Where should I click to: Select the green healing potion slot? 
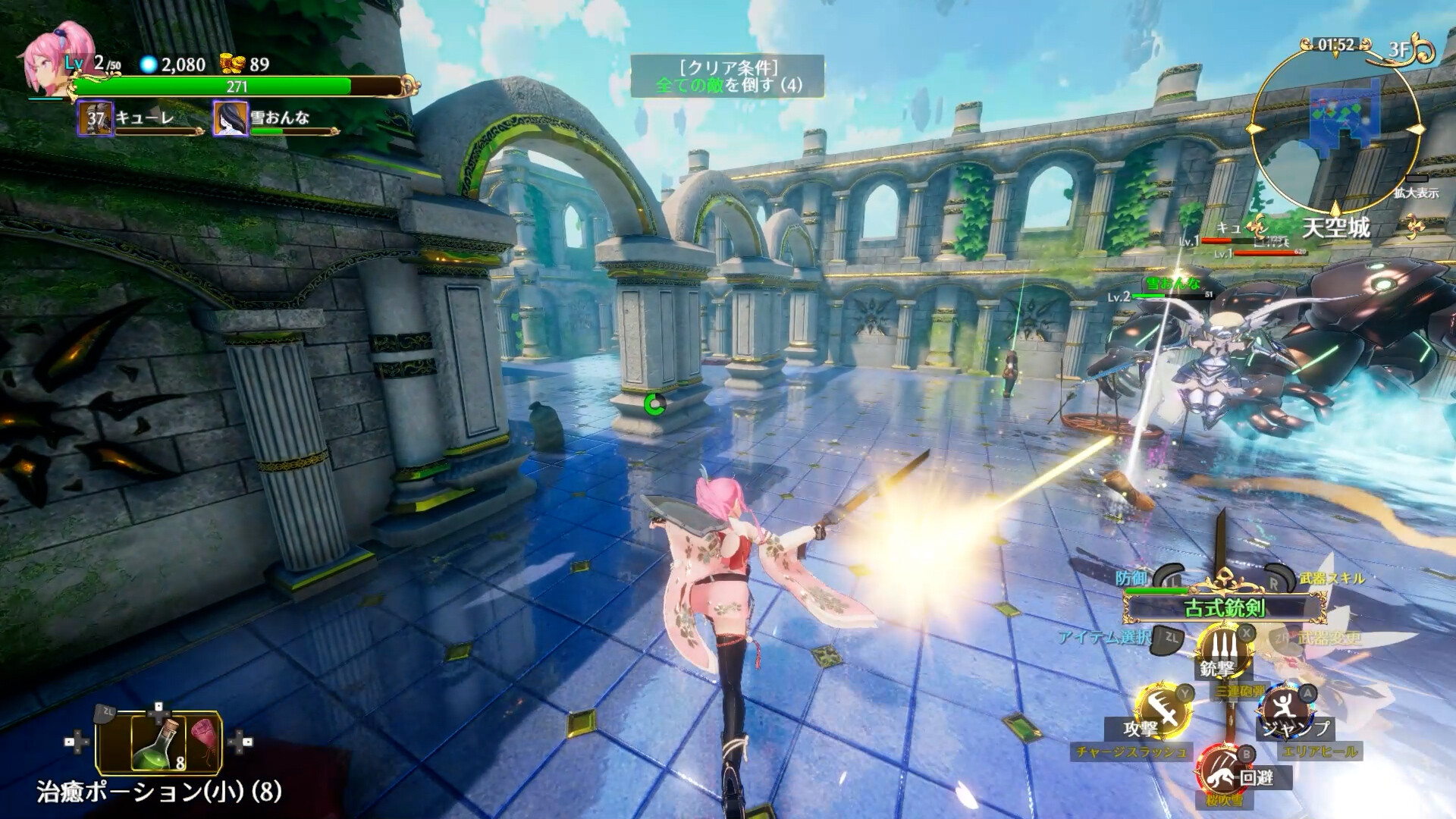pos(158,743)
